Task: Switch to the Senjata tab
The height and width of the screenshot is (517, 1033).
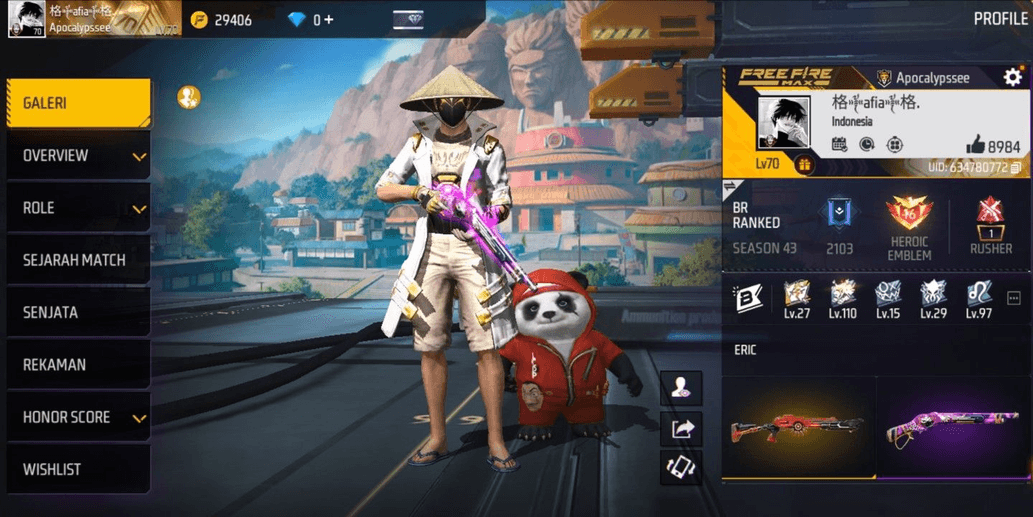Action: coord(78,312)
